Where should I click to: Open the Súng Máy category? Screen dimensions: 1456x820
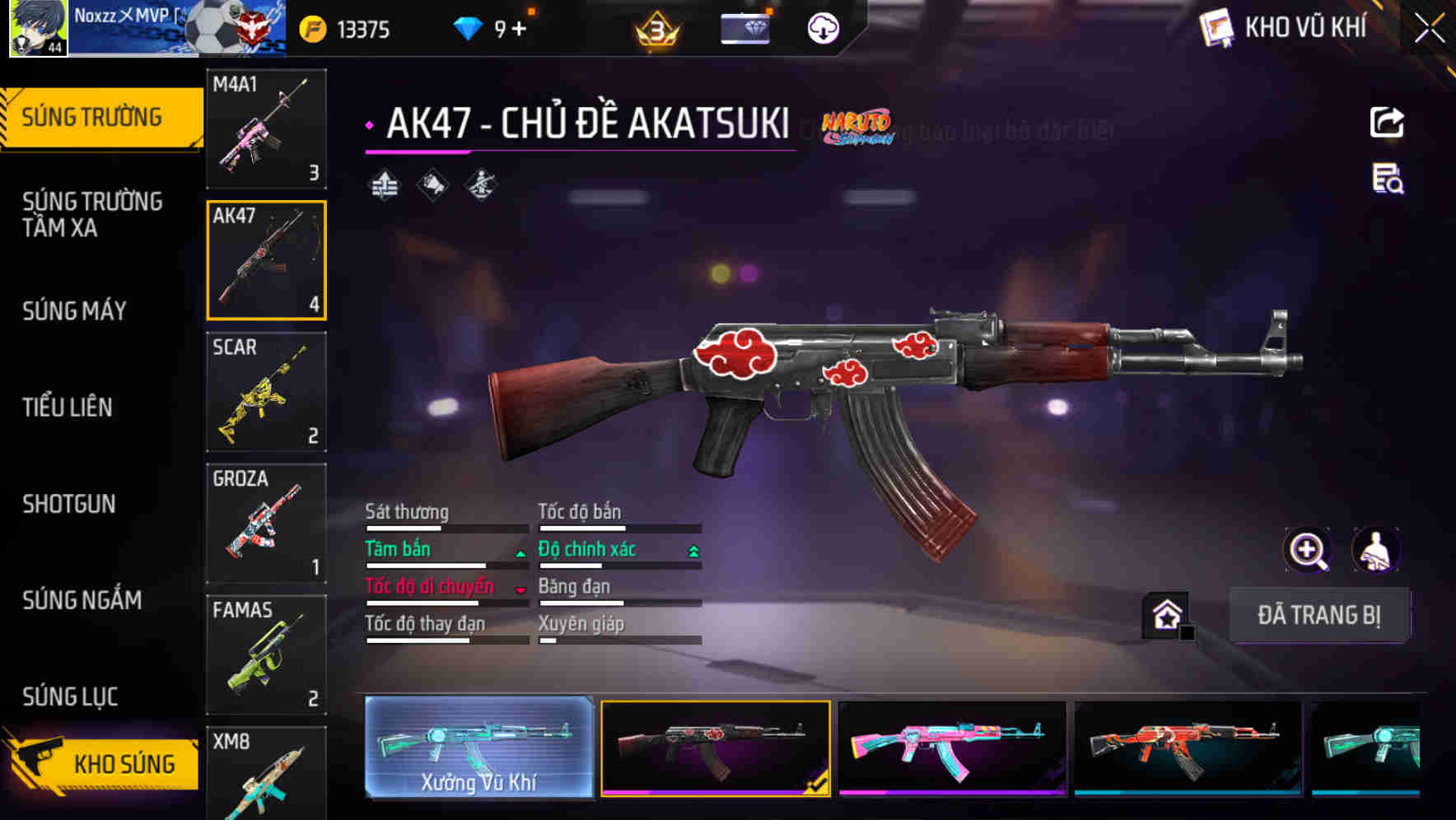[x=75, y=311]
